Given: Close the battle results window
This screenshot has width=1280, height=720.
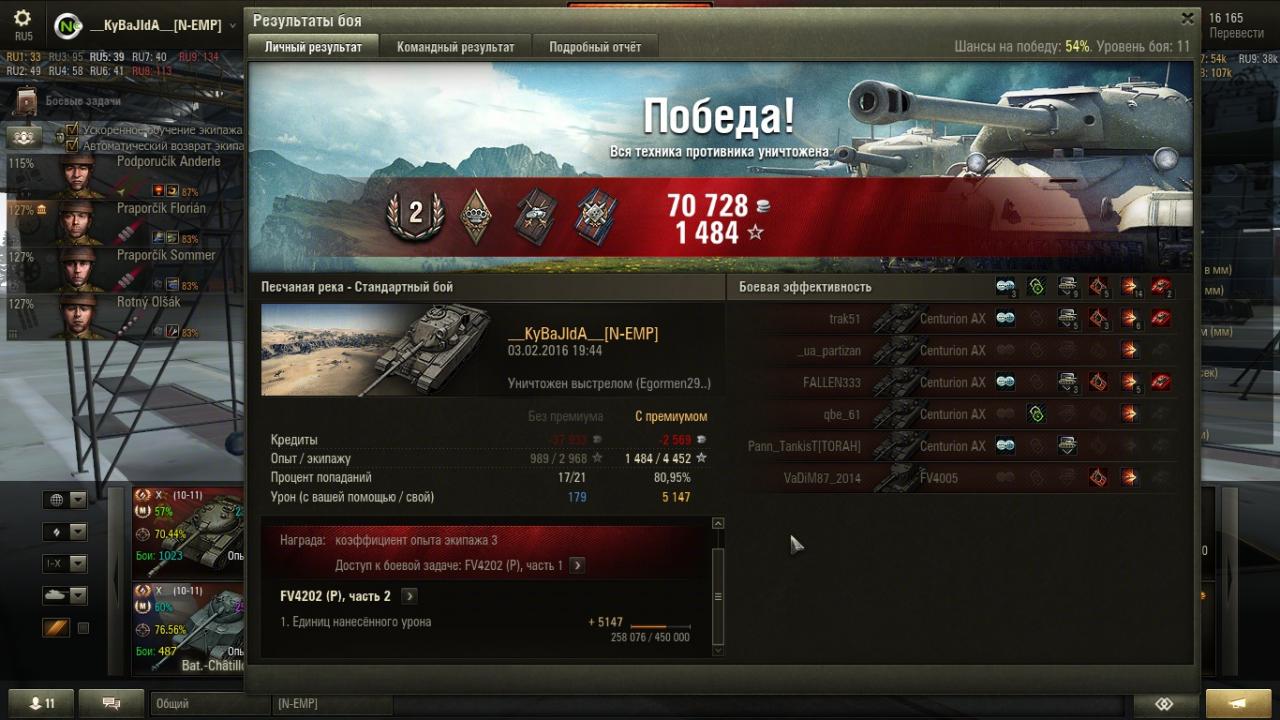Looking at the screenshot, I should tap(1187, 19).
